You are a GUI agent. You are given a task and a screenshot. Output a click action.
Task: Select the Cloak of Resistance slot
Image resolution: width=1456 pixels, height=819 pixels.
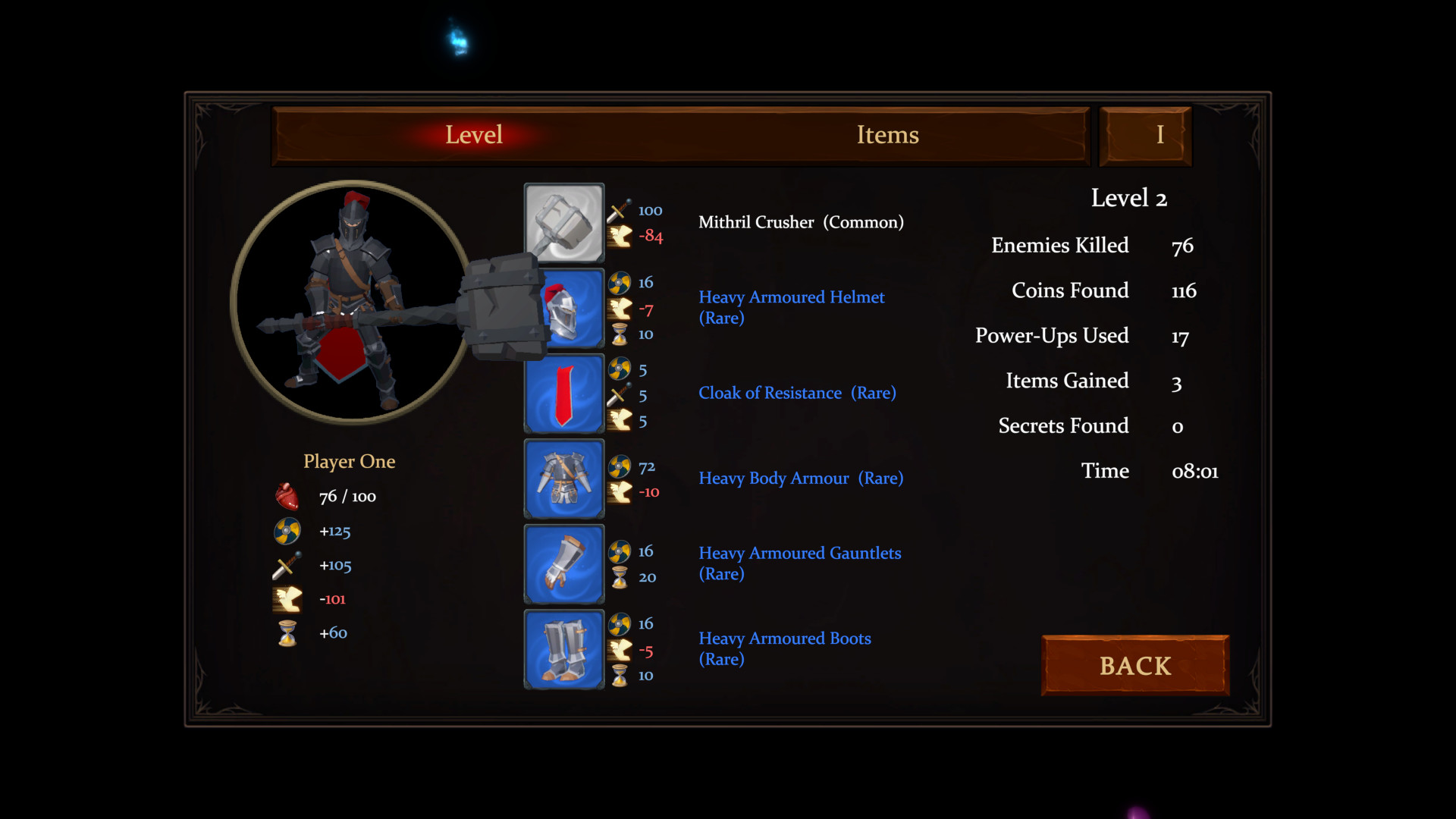[564, 395]
